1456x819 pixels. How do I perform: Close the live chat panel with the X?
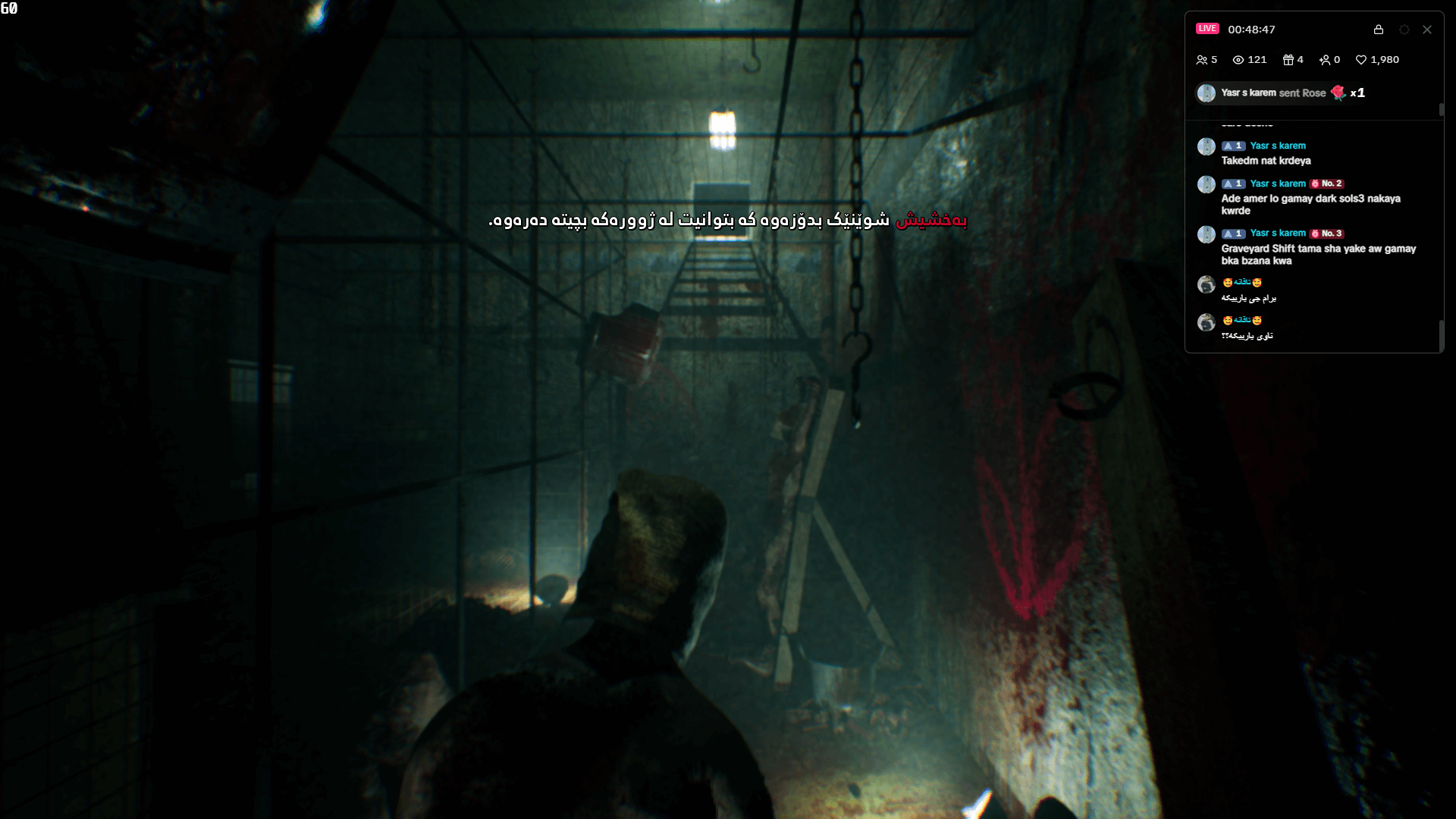1427,30
